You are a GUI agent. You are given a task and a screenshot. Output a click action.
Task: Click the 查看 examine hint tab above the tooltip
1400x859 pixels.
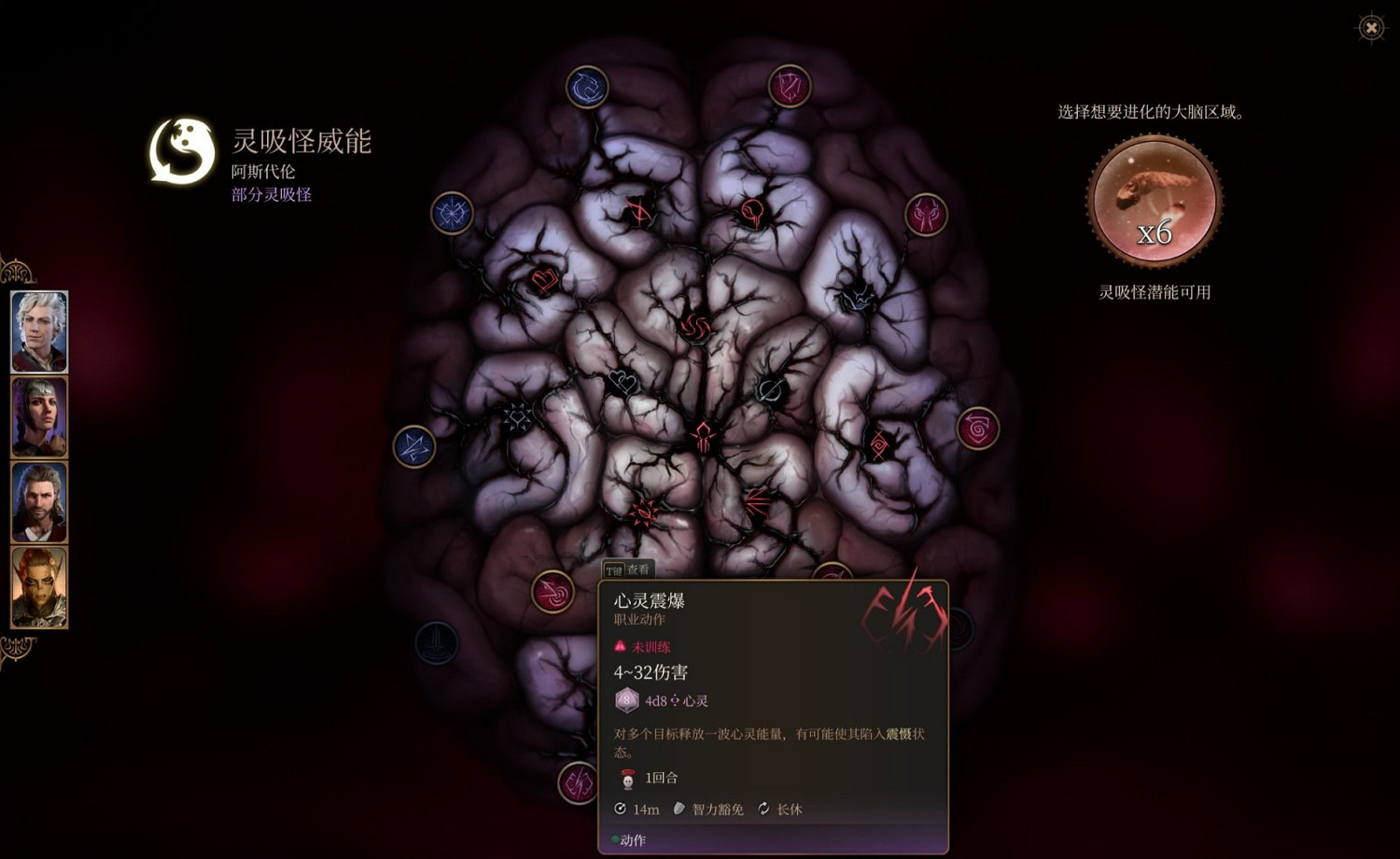pos(627,569)
